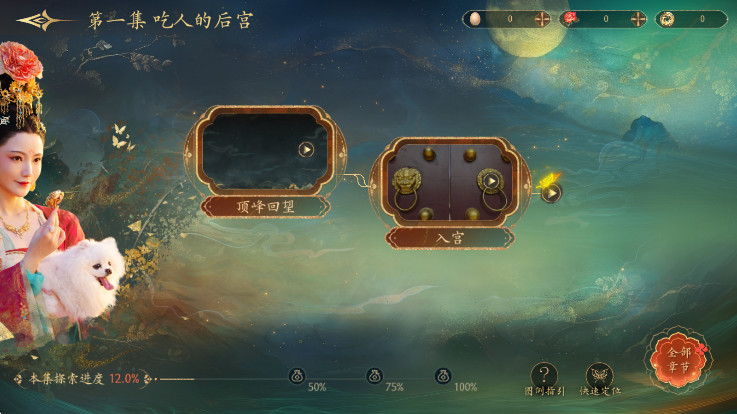Select the 顶峰回望 chapter label
The height and width of the screenshot is (414, 737).
coord(265,207)
